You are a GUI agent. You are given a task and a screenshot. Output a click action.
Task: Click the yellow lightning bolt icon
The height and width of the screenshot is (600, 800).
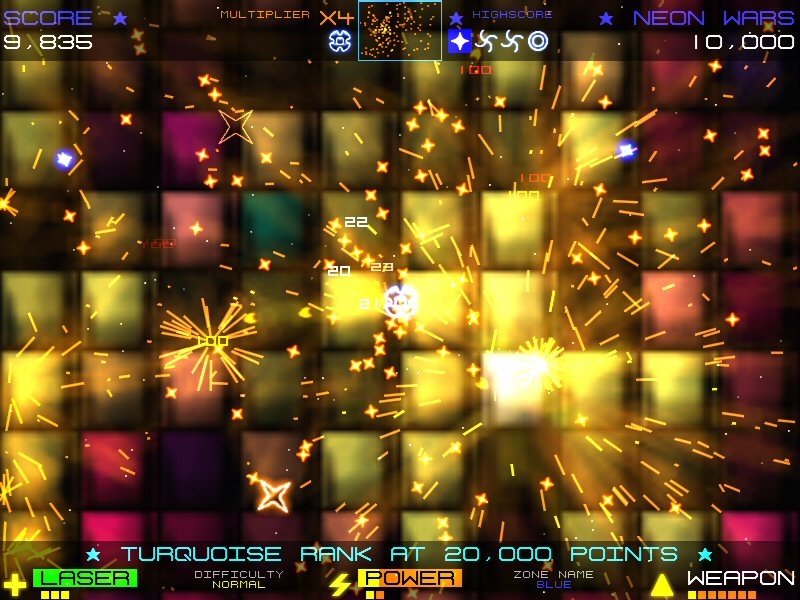coord(340,584)
